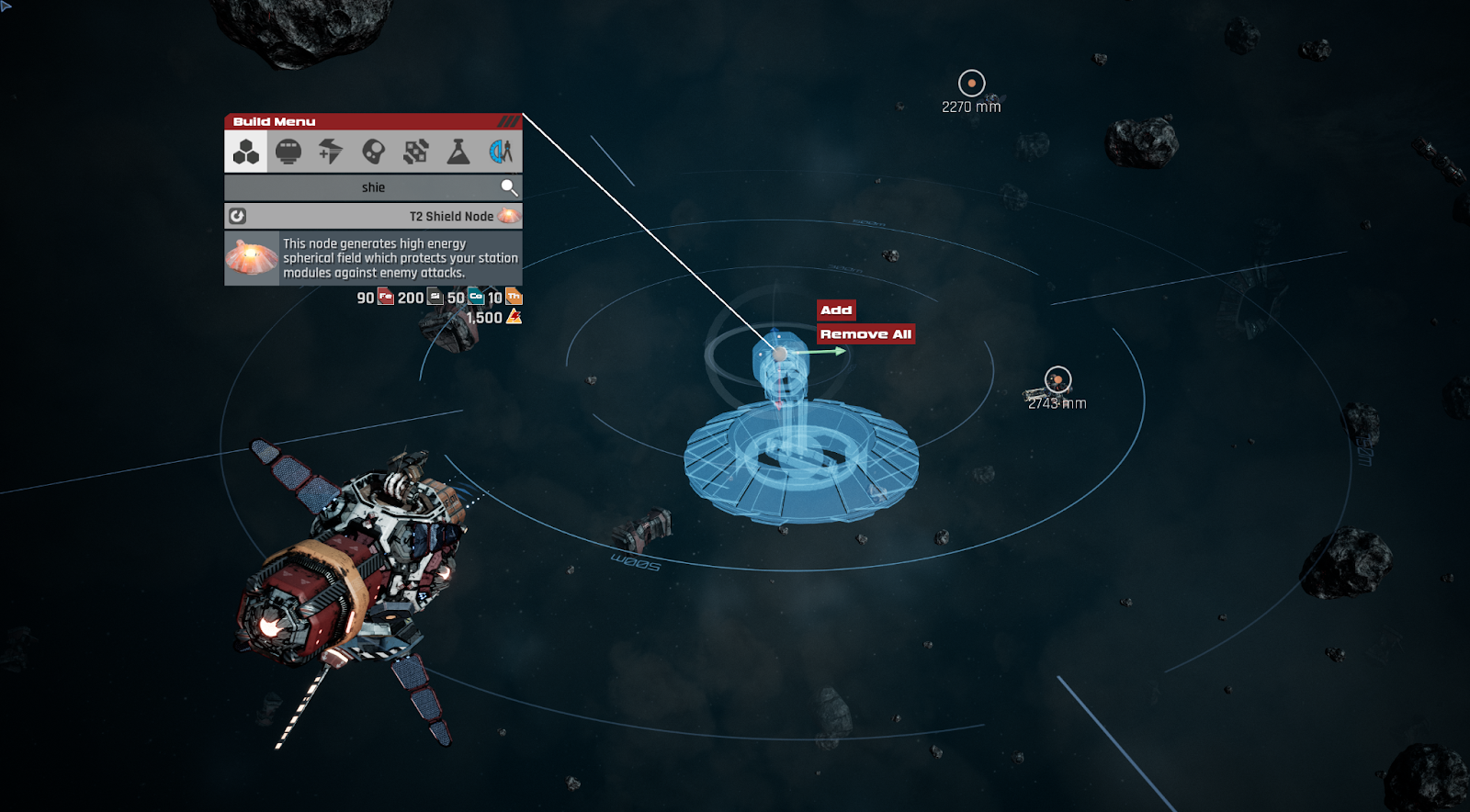Click the shield node description panel thumbnail

tap(251, 255)
